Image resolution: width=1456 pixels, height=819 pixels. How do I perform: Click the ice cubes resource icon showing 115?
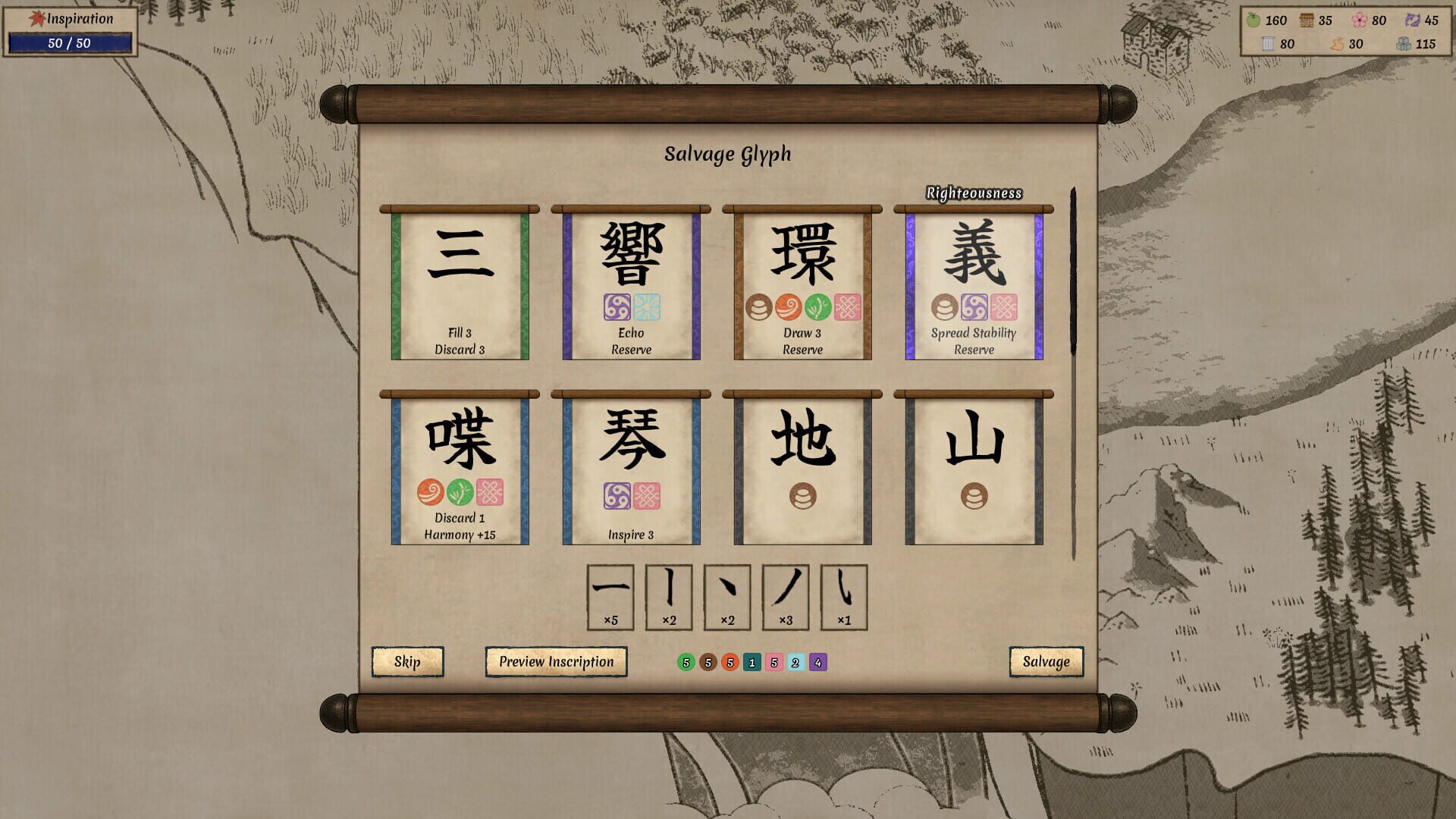1404,44
